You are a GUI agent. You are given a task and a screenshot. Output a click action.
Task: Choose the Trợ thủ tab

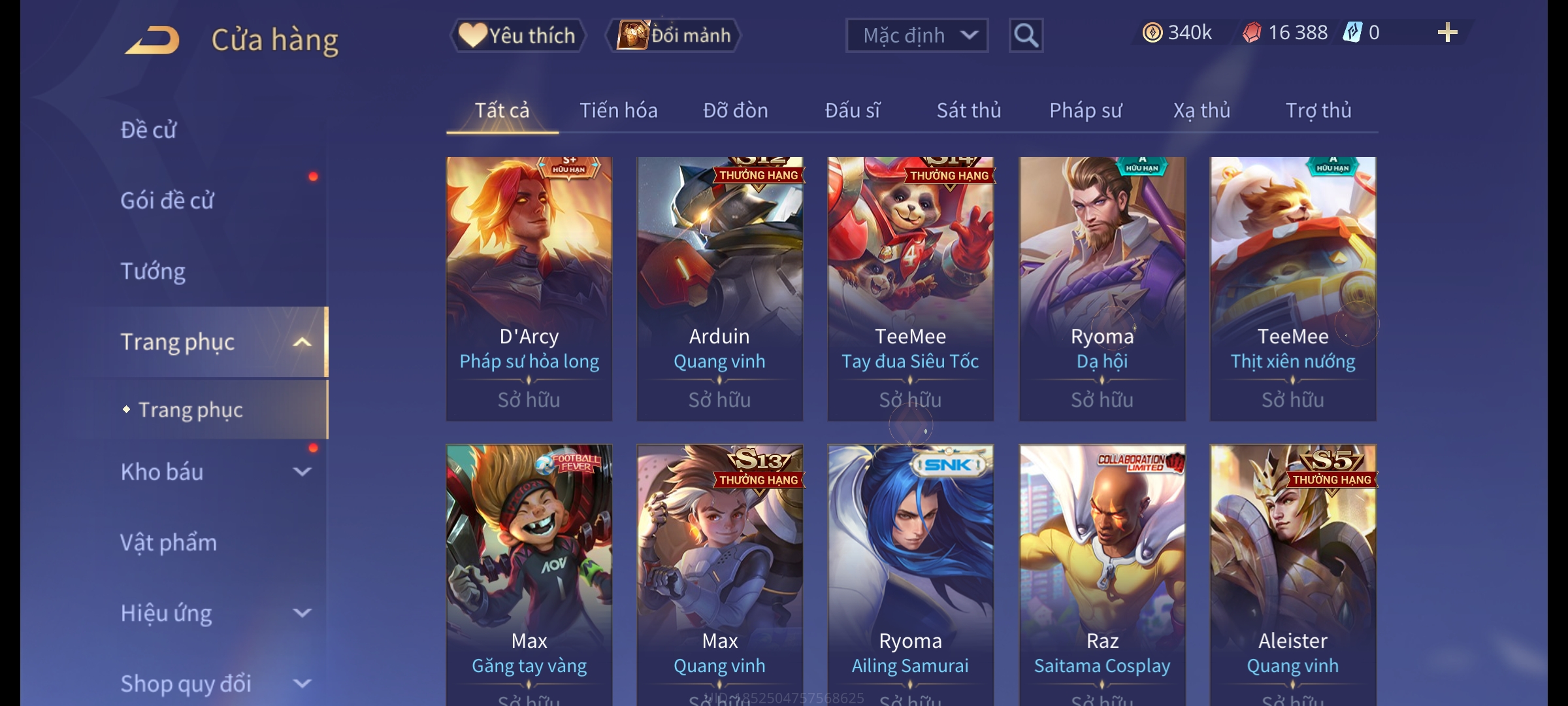click(x=1318, y=110)
